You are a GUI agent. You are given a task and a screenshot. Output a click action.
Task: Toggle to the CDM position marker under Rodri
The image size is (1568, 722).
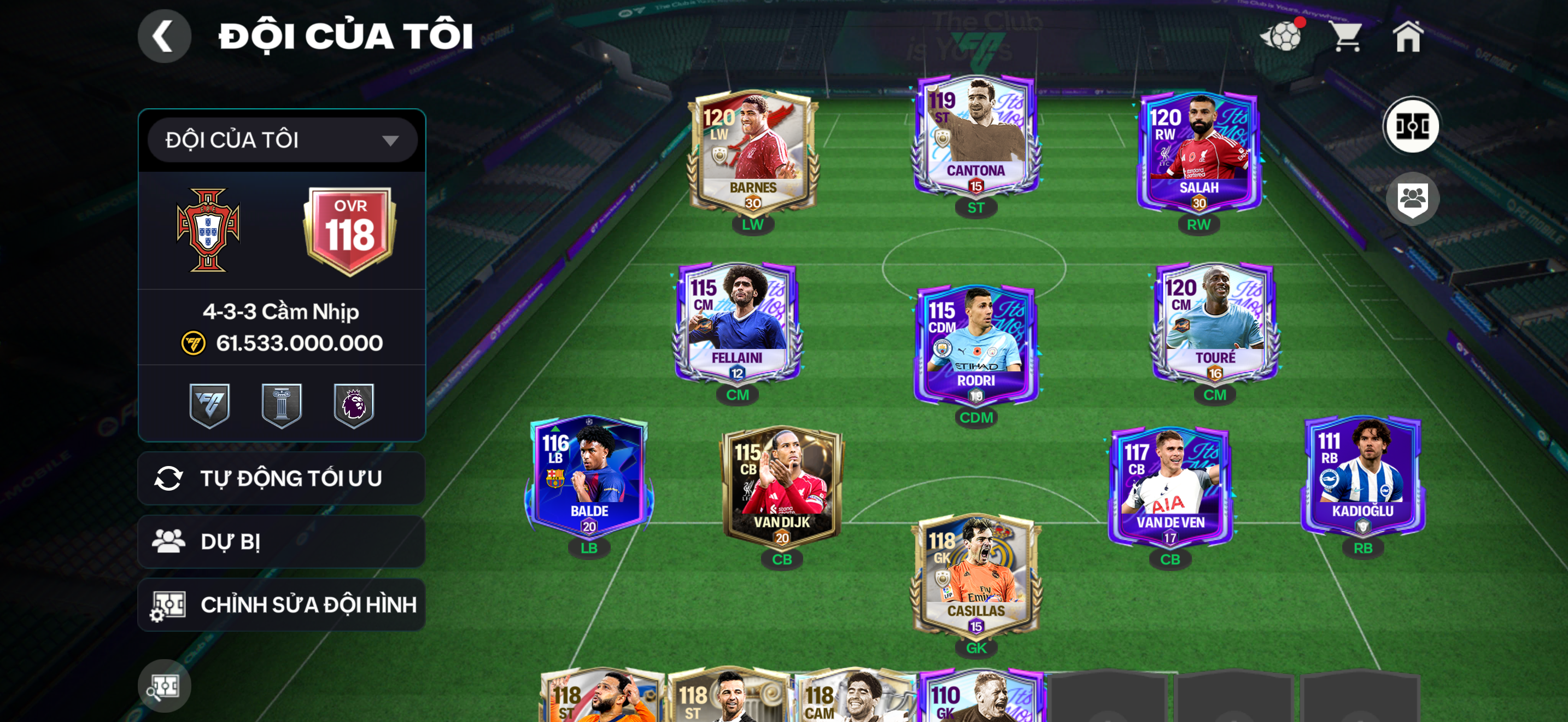tap(976, 418)
